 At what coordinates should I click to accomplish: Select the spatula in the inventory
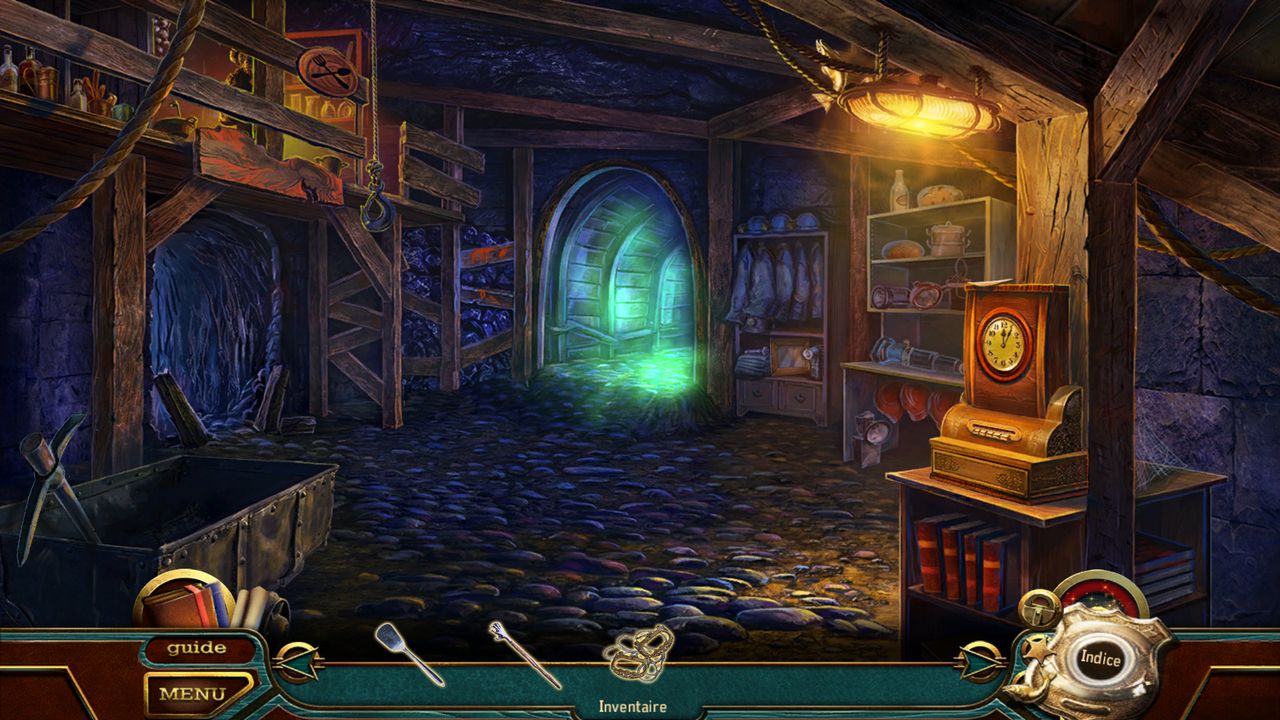pyautogui.click(x=408, y=653)
